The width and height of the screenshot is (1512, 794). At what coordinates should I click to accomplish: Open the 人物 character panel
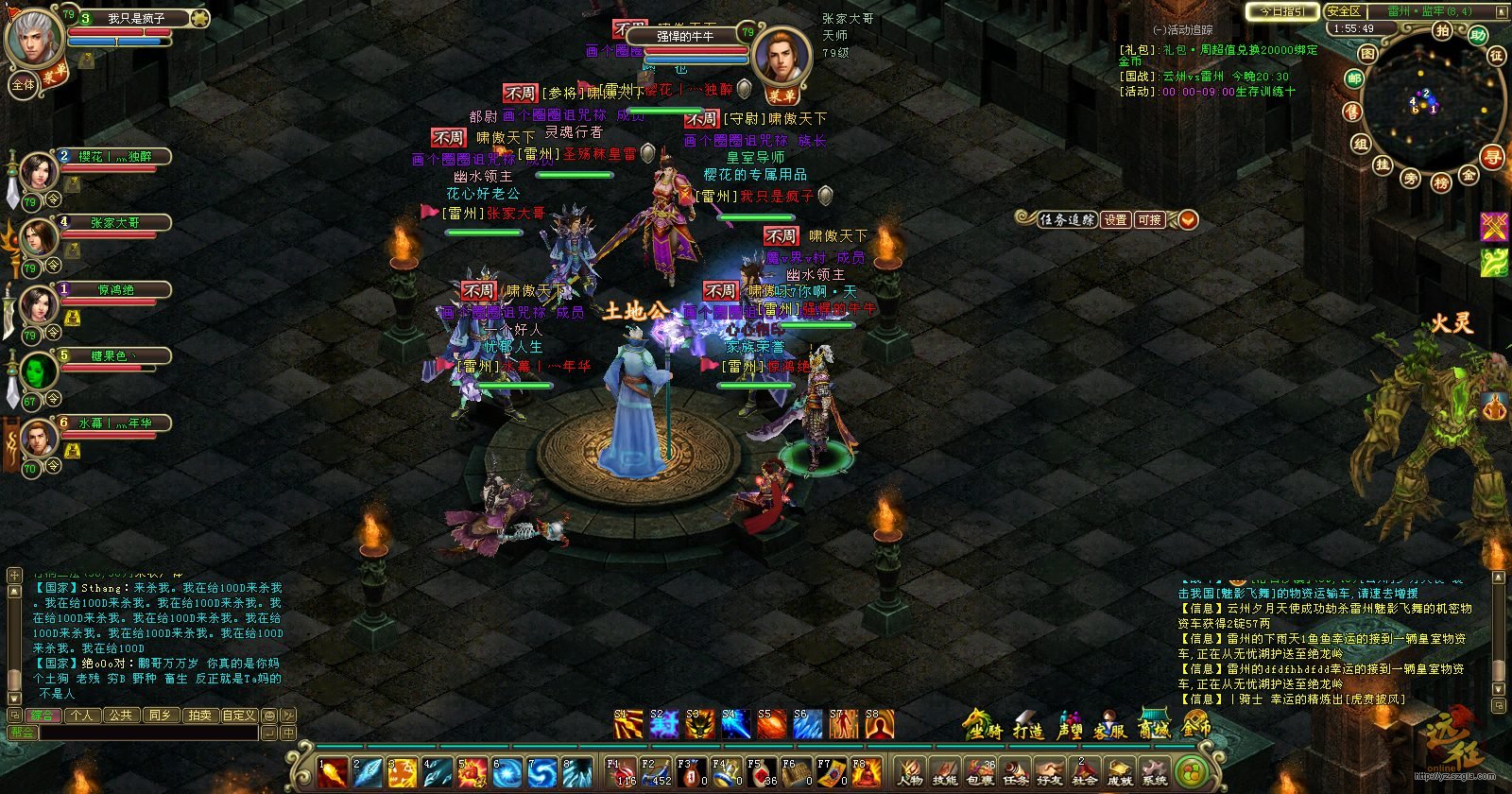[911, 771]
